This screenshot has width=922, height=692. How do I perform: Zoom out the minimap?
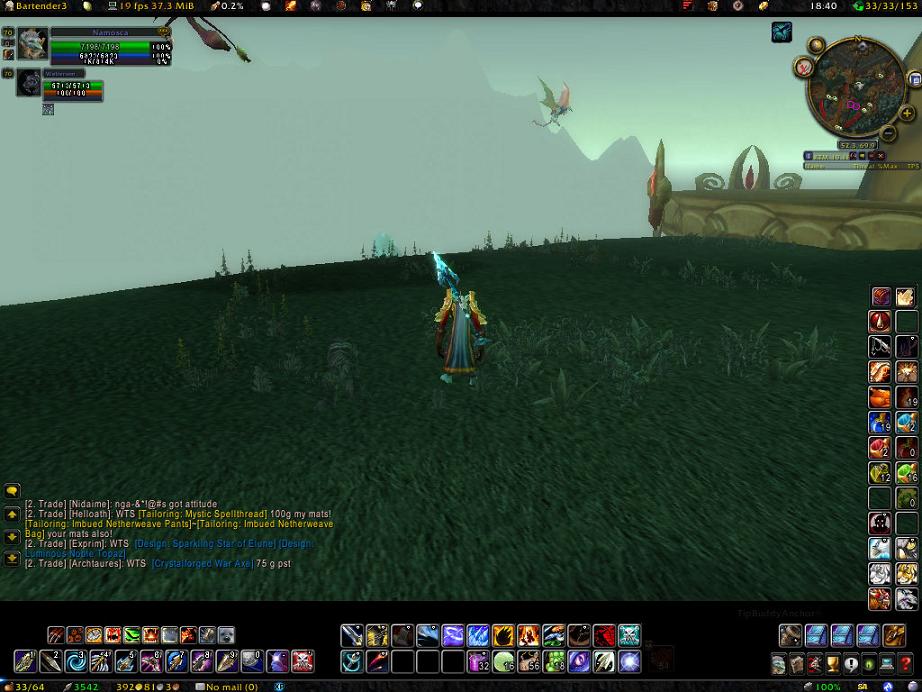[x=887, y=133]
